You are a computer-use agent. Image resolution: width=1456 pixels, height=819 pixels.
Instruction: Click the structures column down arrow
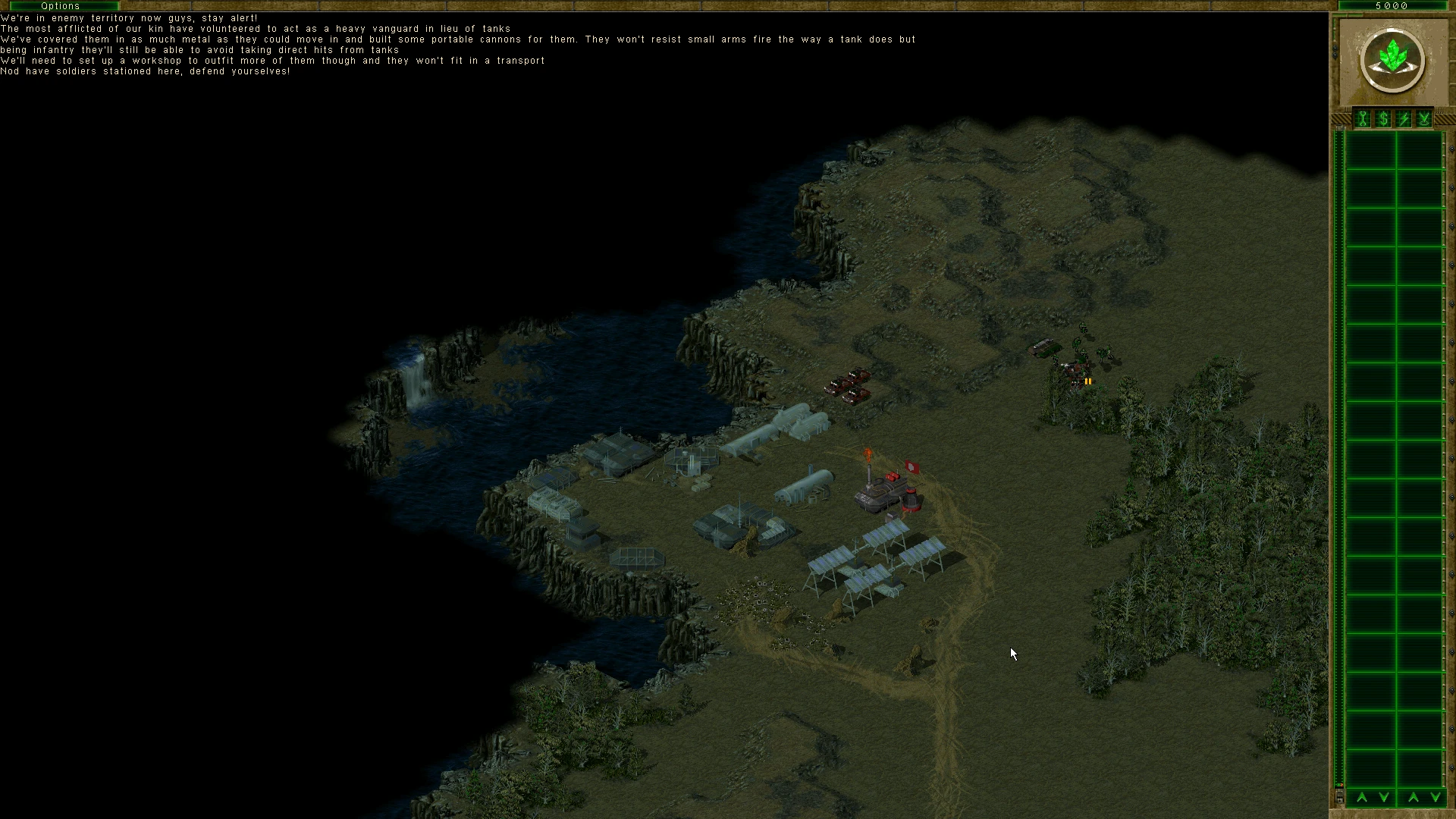pos(1384,797)
